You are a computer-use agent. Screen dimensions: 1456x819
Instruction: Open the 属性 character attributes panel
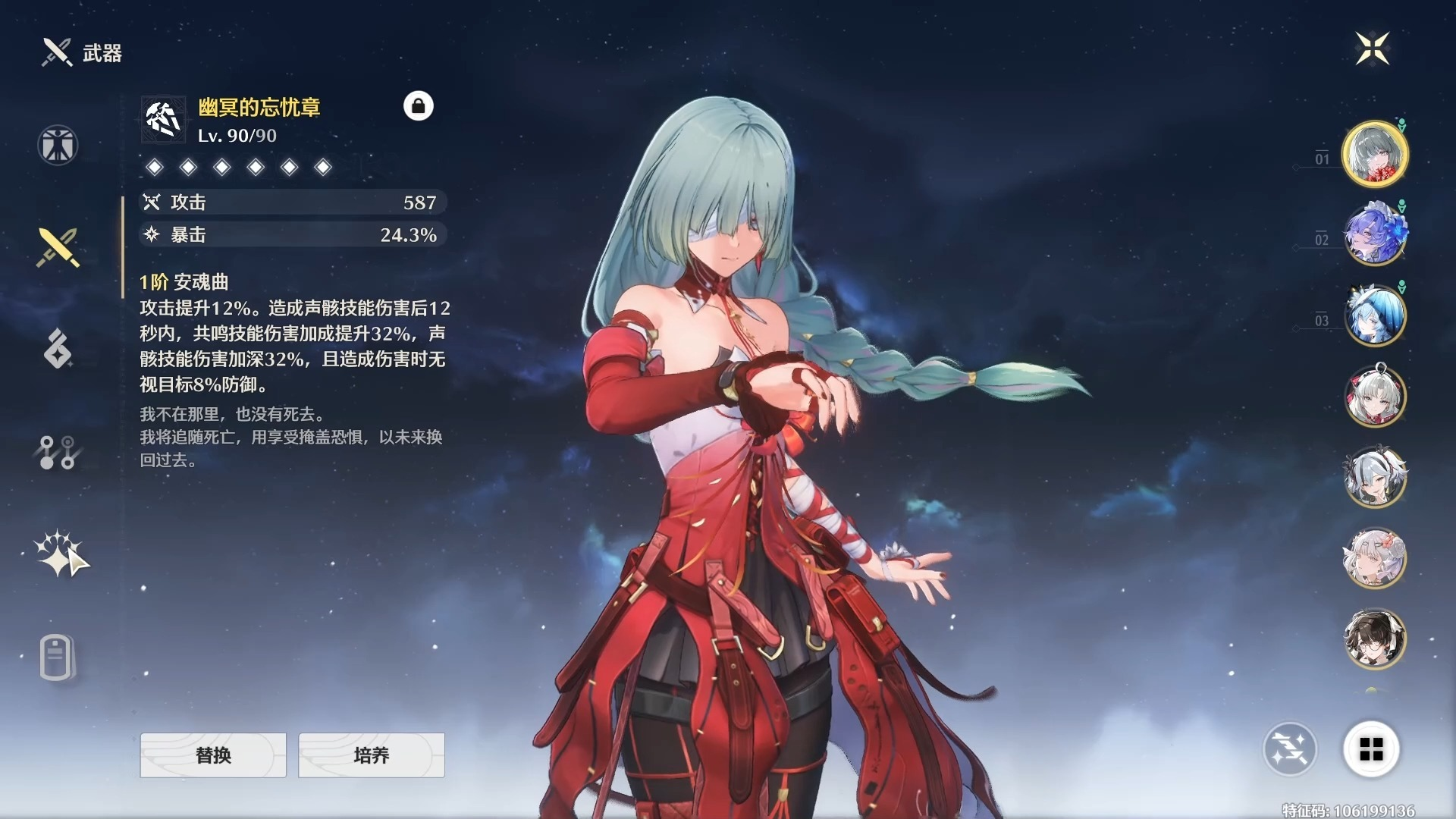[57, 144]
